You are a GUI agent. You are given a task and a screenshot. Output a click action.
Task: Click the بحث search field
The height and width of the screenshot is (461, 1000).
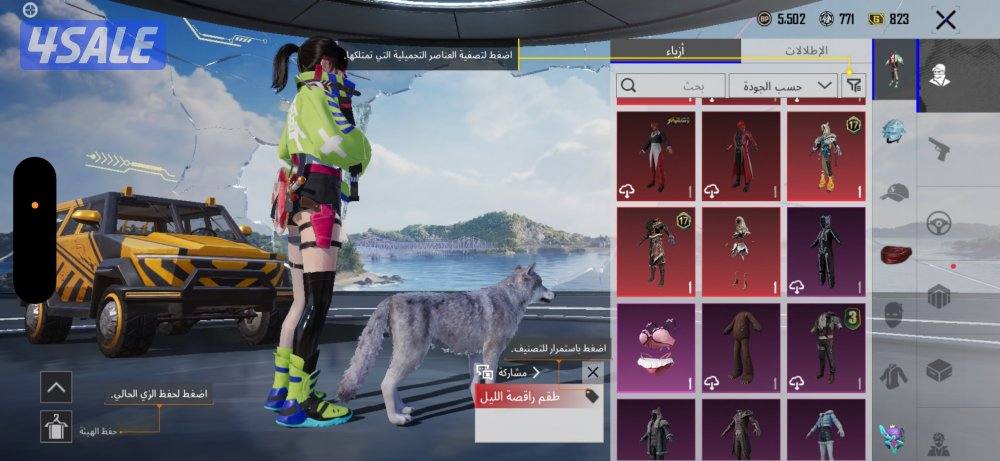[670, 86]
